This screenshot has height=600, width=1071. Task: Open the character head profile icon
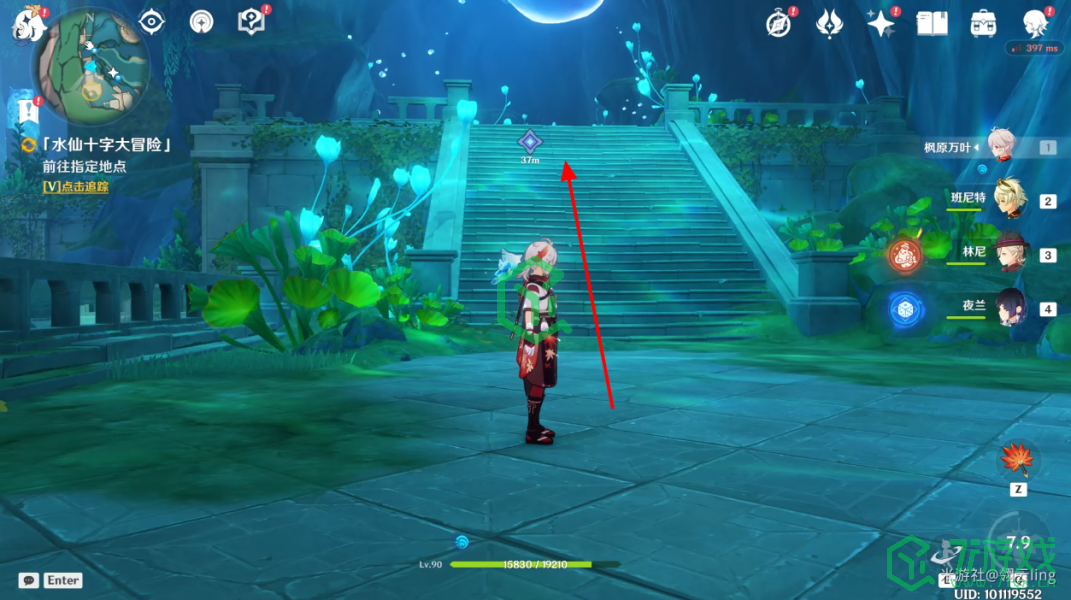tap(1035, 23)
